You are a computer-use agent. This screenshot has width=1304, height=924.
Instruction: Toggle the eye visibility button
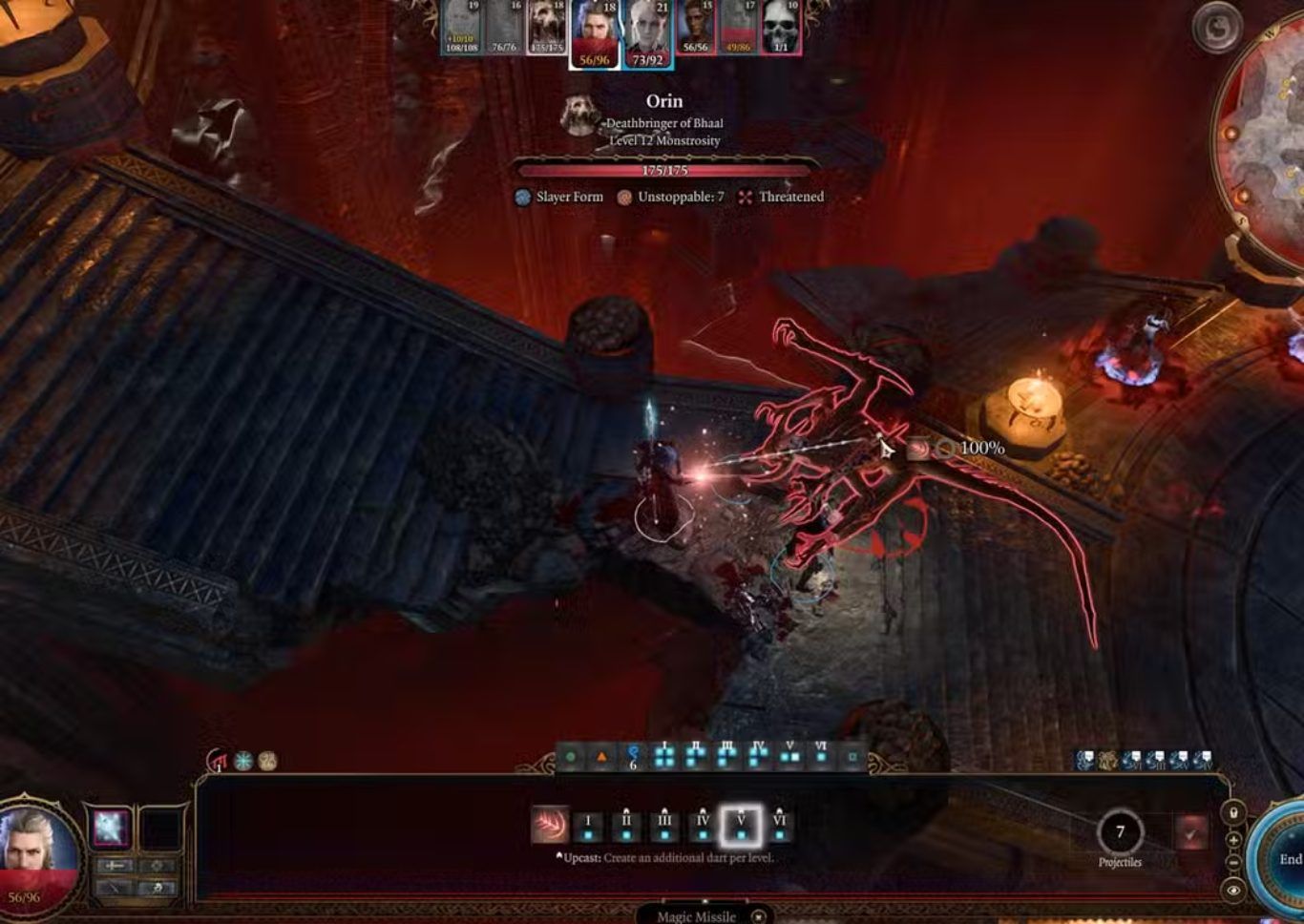[x=1233, y=890]
